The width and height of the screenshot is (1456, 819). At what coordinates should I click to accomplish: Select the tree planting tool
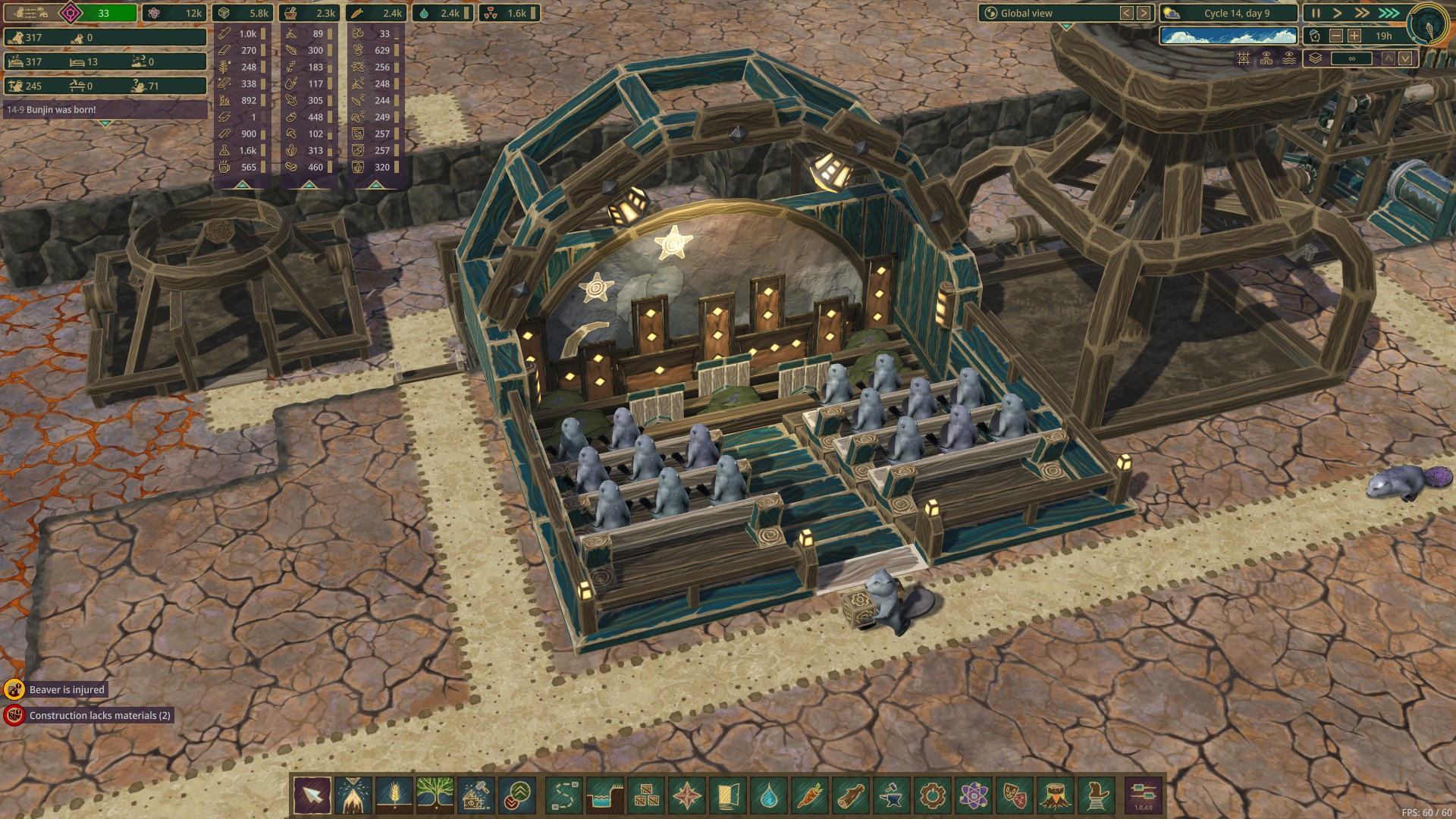tap(435, 795)
